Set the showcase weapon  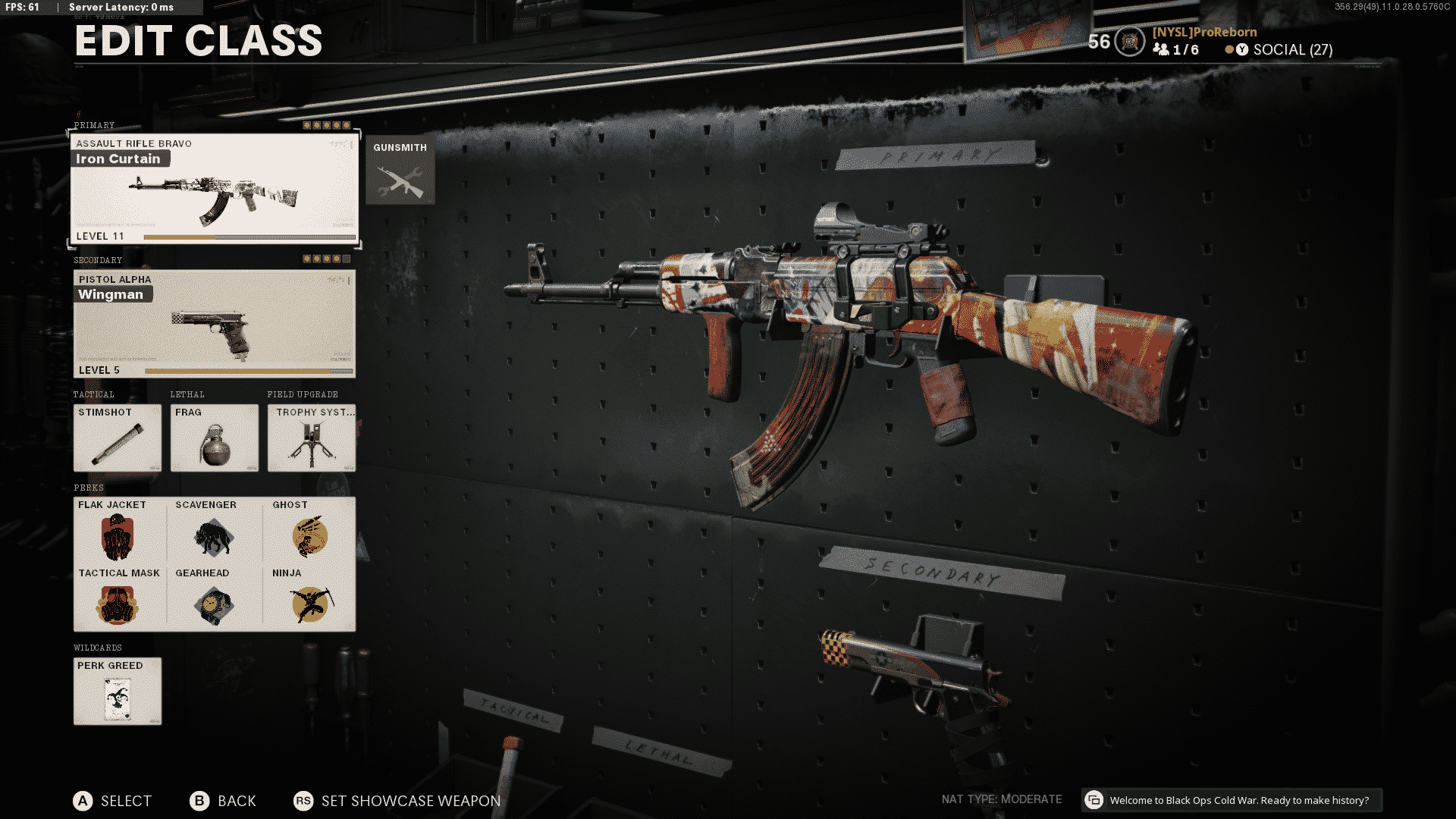397,801
